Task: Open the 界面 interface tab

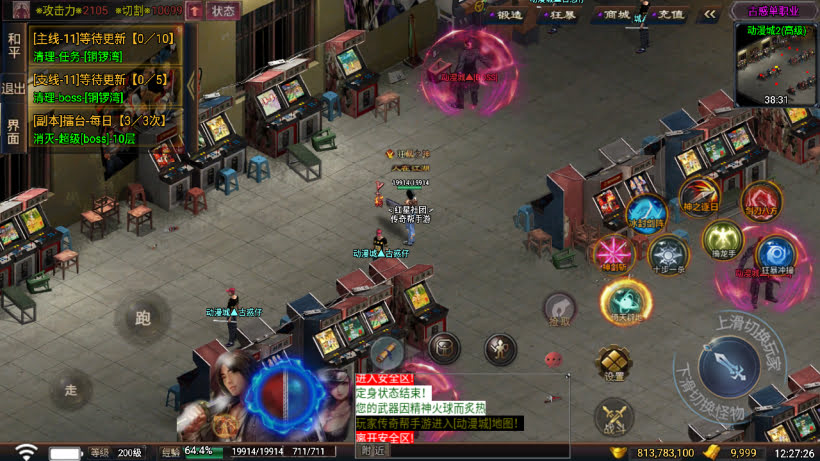Action: [x=13, y=131]
